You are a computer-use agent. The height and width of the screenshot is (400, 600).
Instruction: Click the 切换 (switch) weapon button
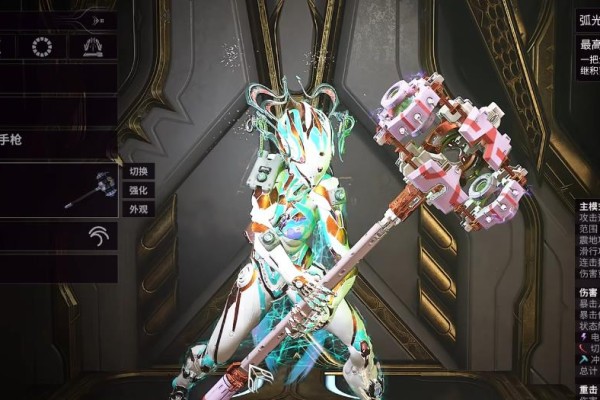pyautogui.click(x=138, y=171)
